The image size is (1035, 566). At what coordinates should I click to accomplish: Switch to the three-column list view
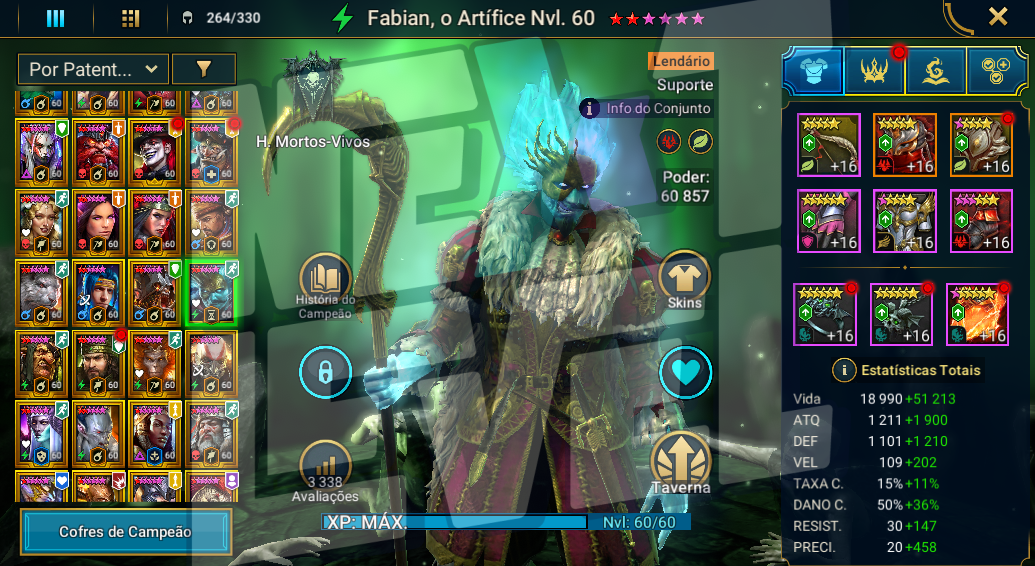point(56,18)
